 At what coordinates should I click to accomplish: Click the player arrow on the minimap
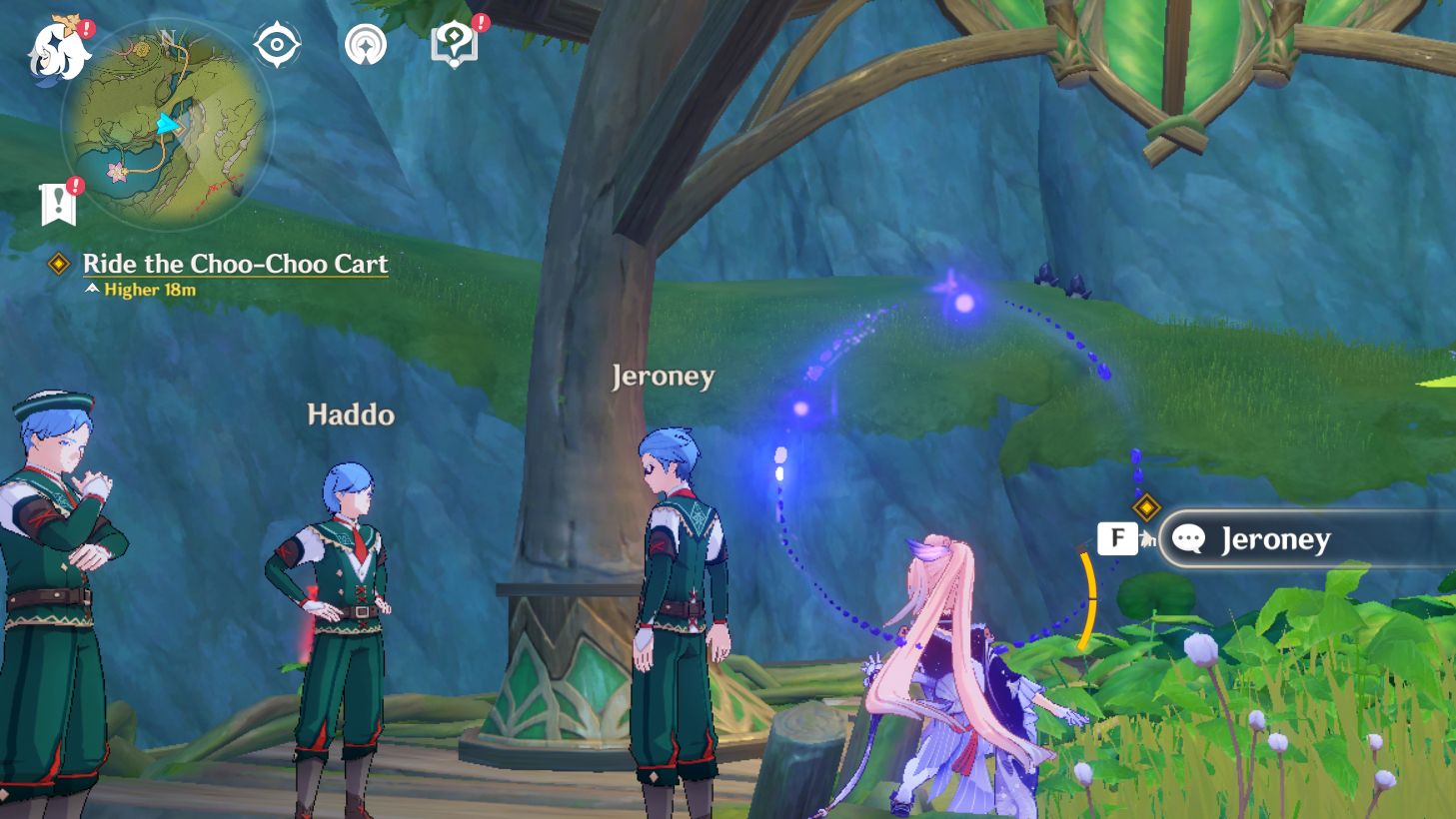(168, 125)
